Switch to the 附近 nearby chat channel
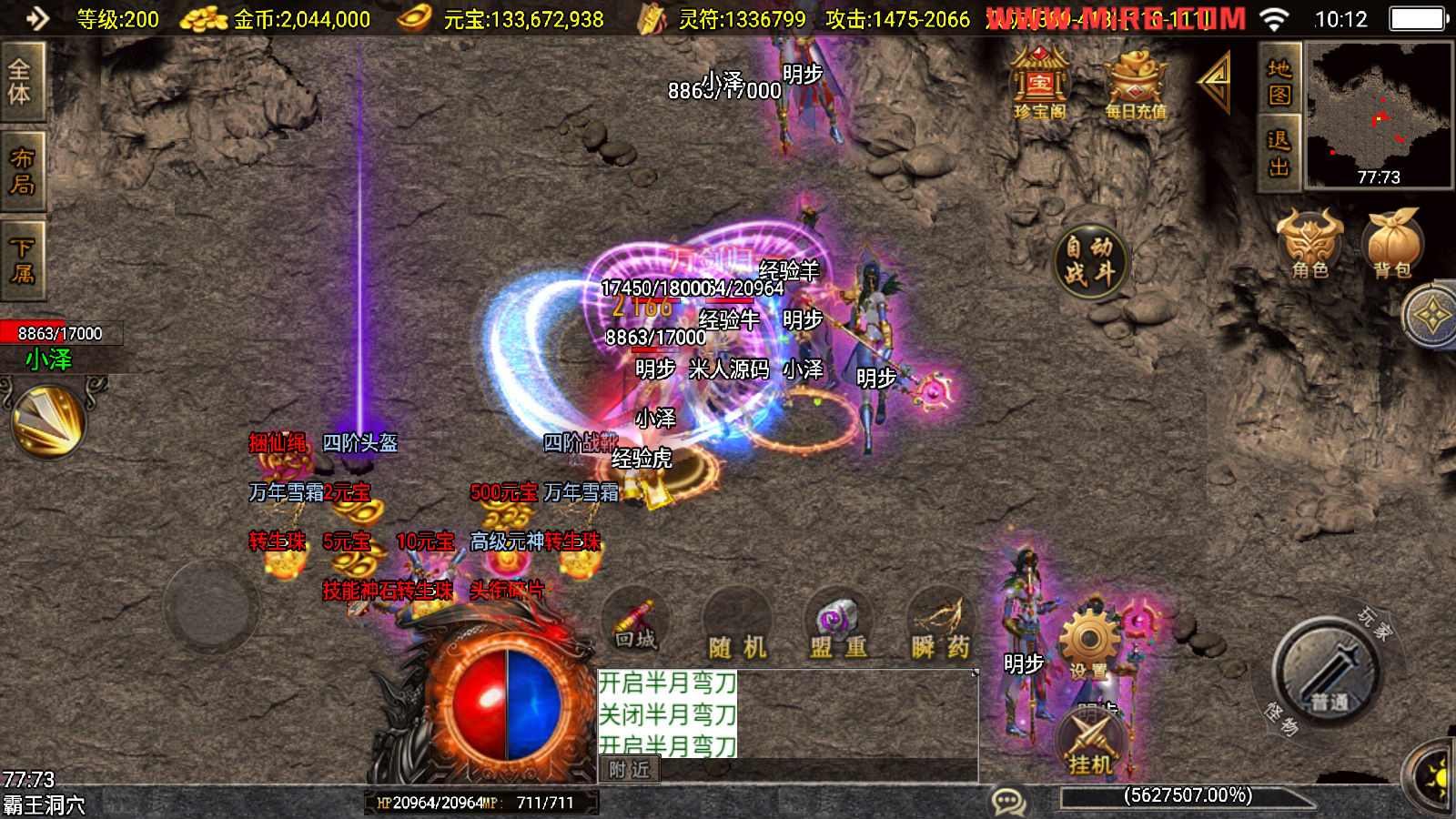This screenshot has width=1456, height=819. coord(630,770)
